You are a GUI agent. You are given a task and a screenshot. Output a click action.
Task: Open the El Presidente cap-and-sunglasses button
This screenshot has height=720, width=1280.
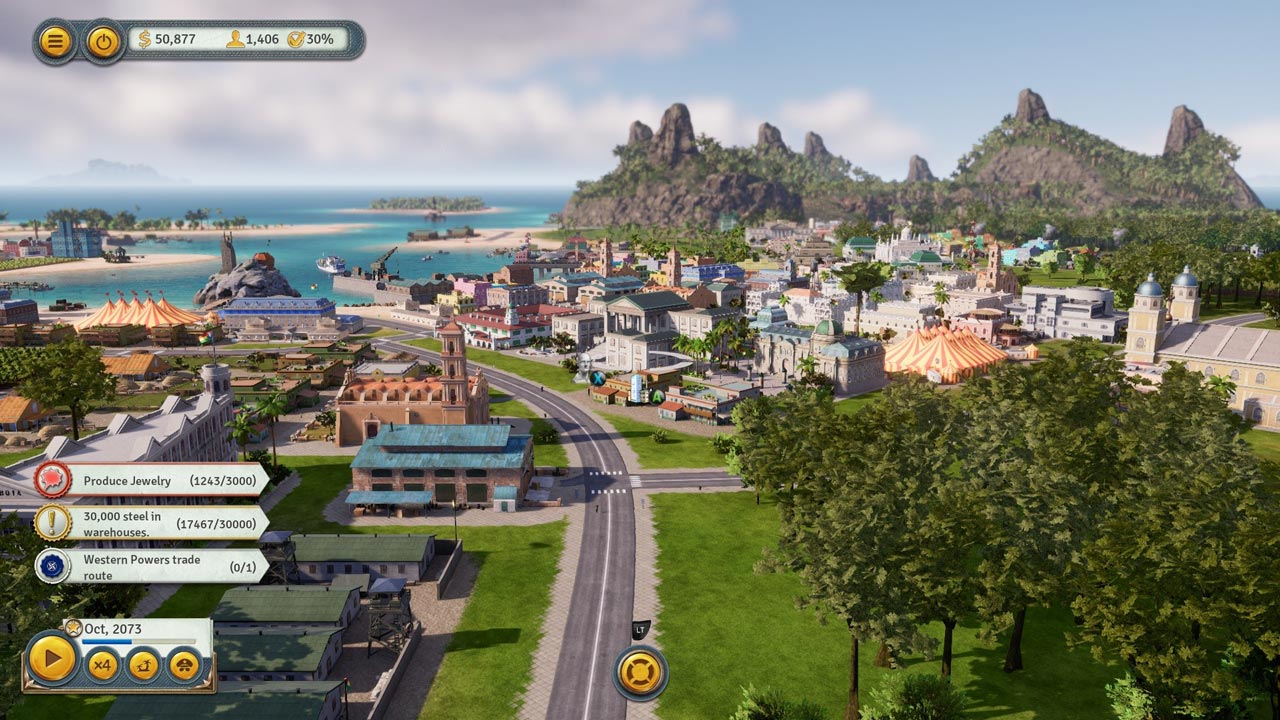(x=184, y=664)
